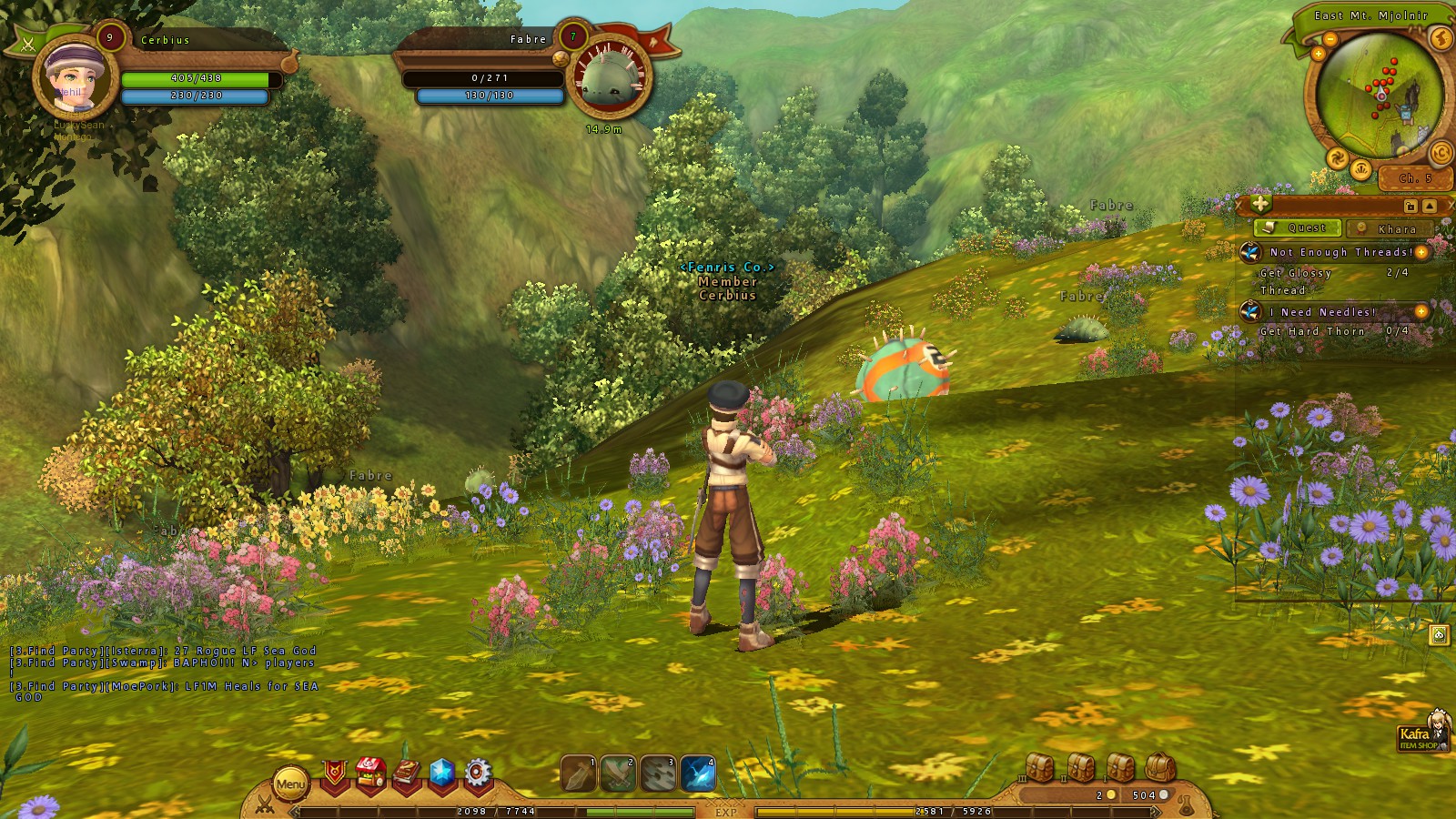Image resolution: width=1456 pixels, height=819 pixels.
Task: Toggle the lock icon on the quest tracker
Action: tap(1410, 207)
